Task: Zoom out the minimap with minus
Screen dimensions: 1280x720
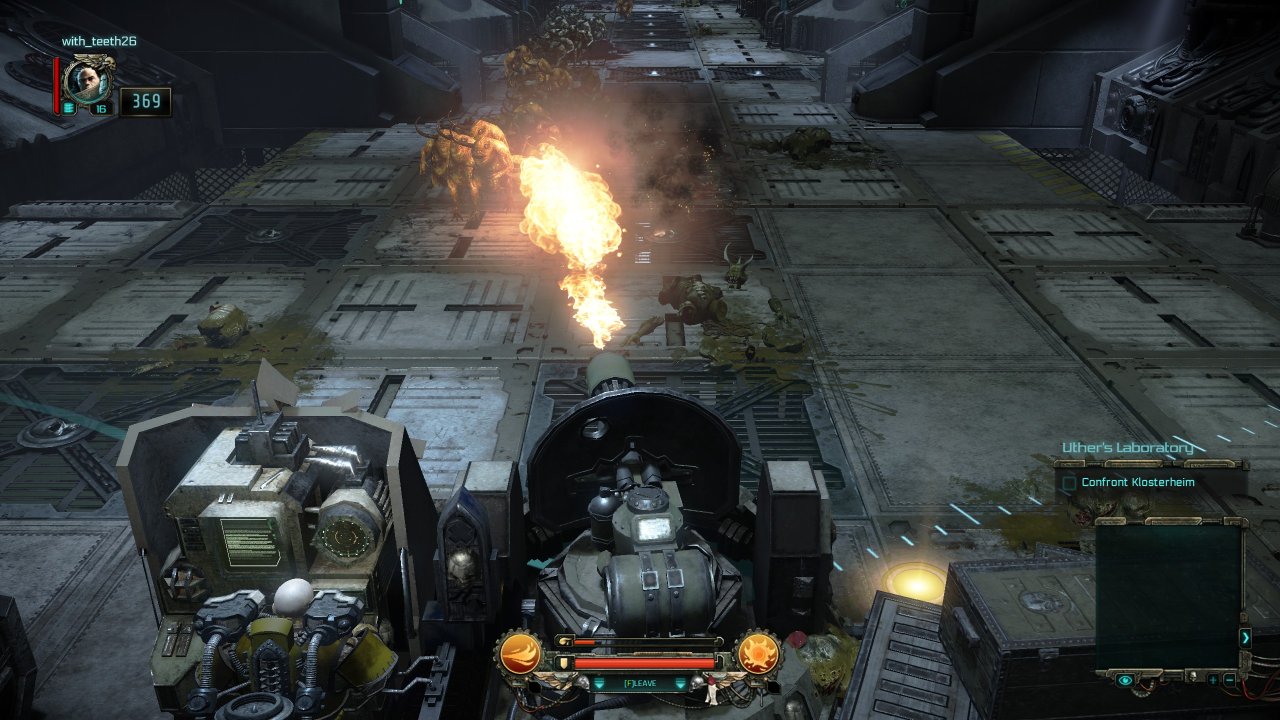Action: 1229,680
